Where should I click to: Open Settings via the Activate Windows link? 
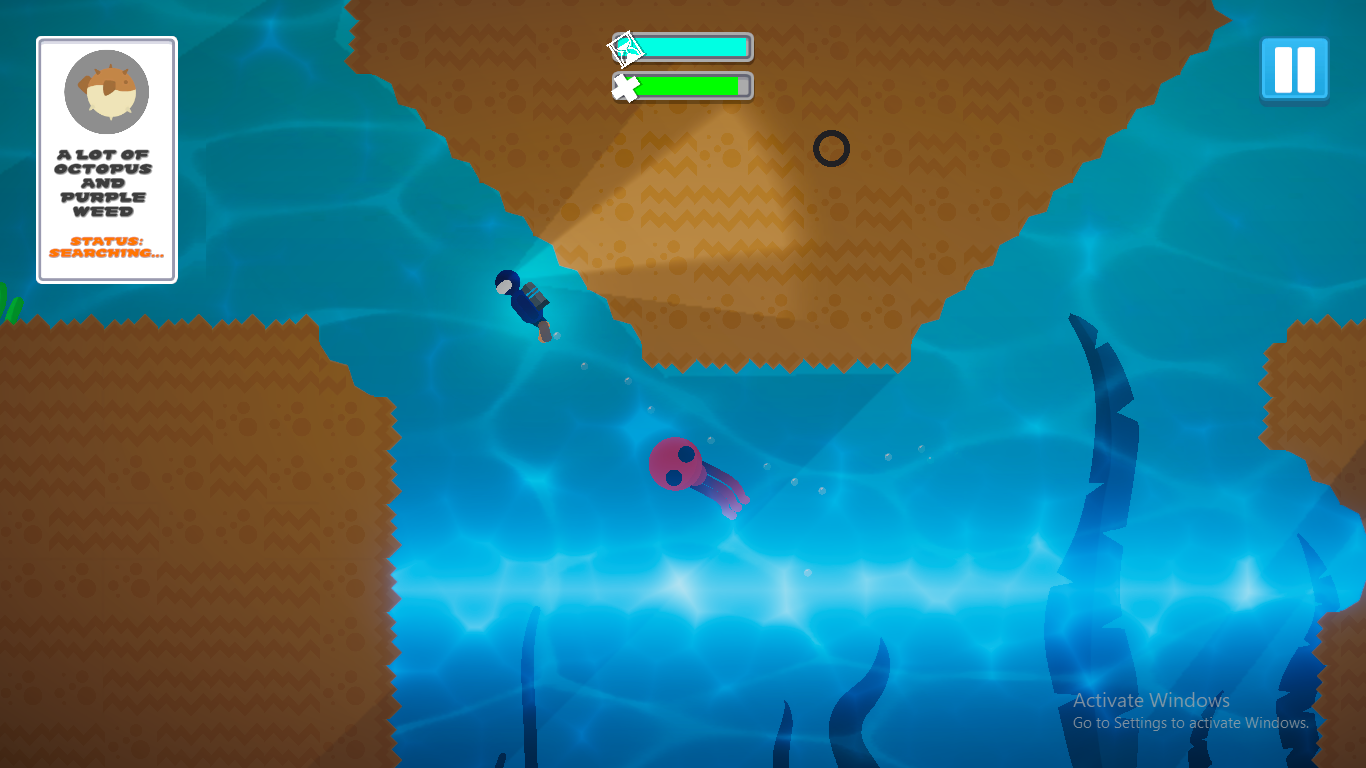(1190, 722)
